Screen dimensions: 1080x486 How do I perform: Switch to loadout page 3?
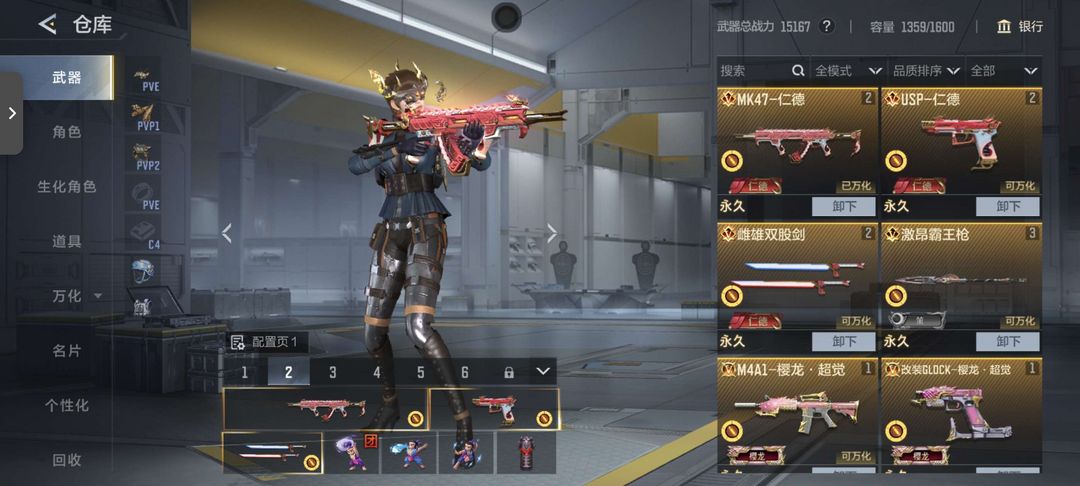point(333,372)
